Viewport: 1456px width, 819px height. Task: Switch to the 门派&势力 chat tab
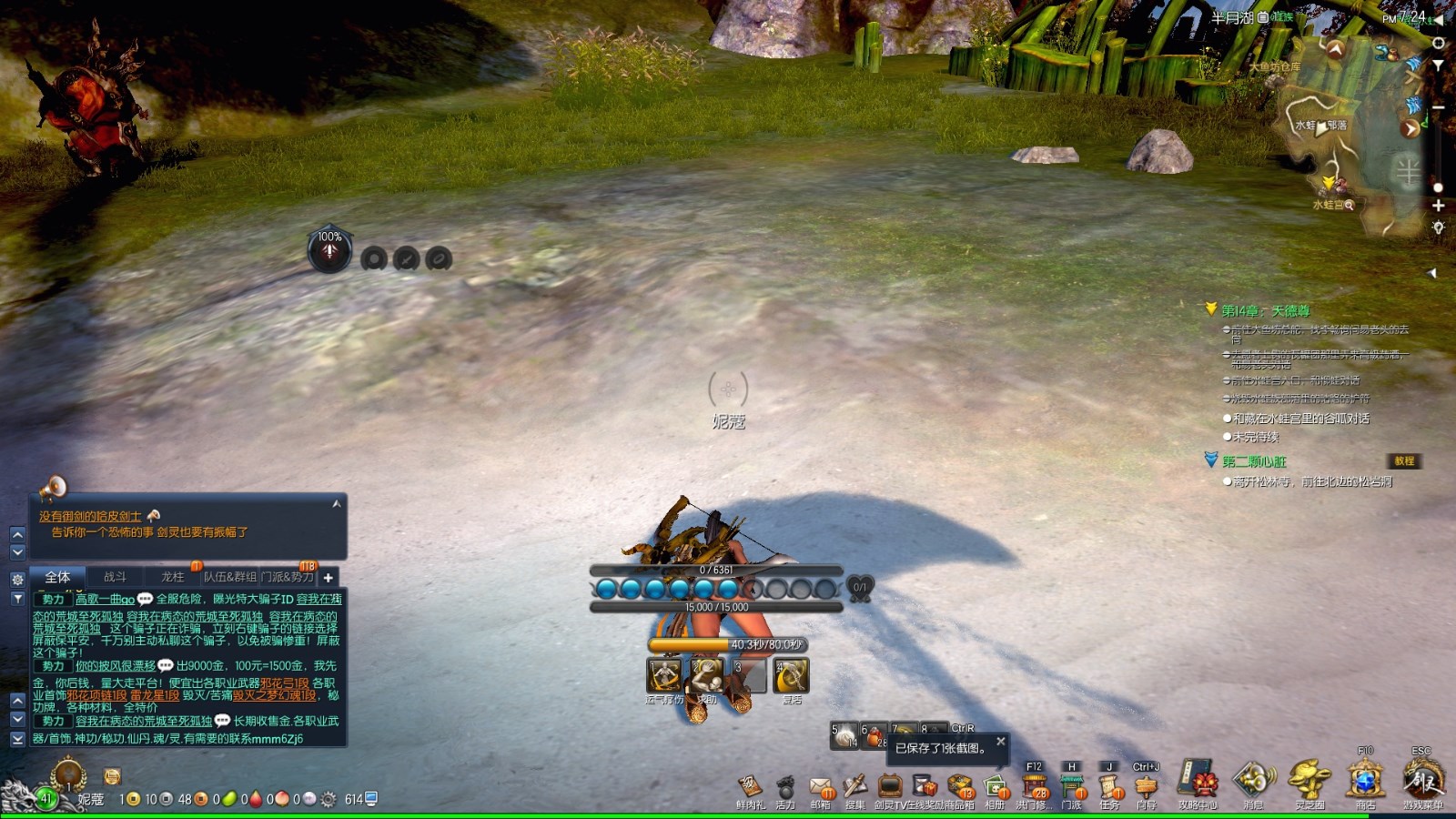[288, 577]
